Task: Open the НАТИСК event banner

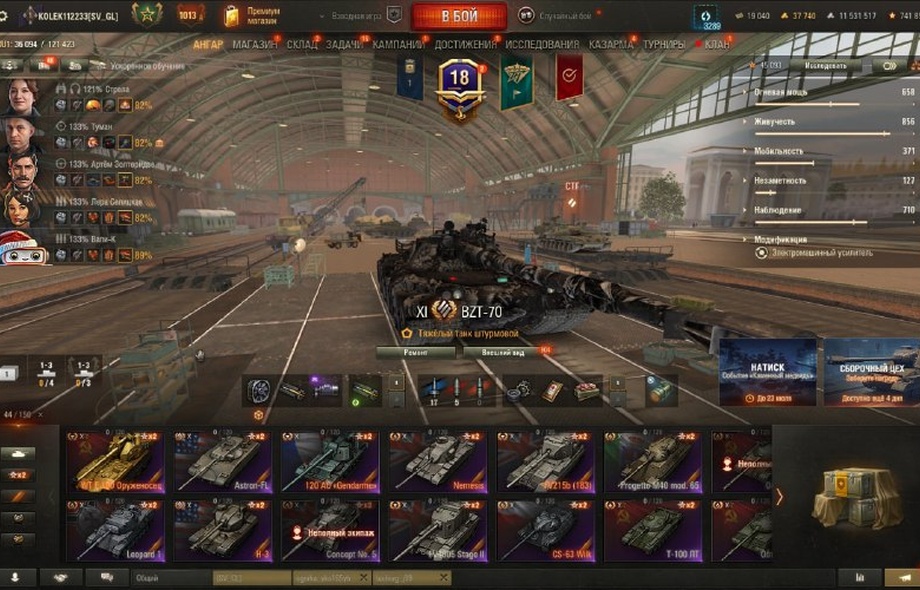Action: [768, 371]
